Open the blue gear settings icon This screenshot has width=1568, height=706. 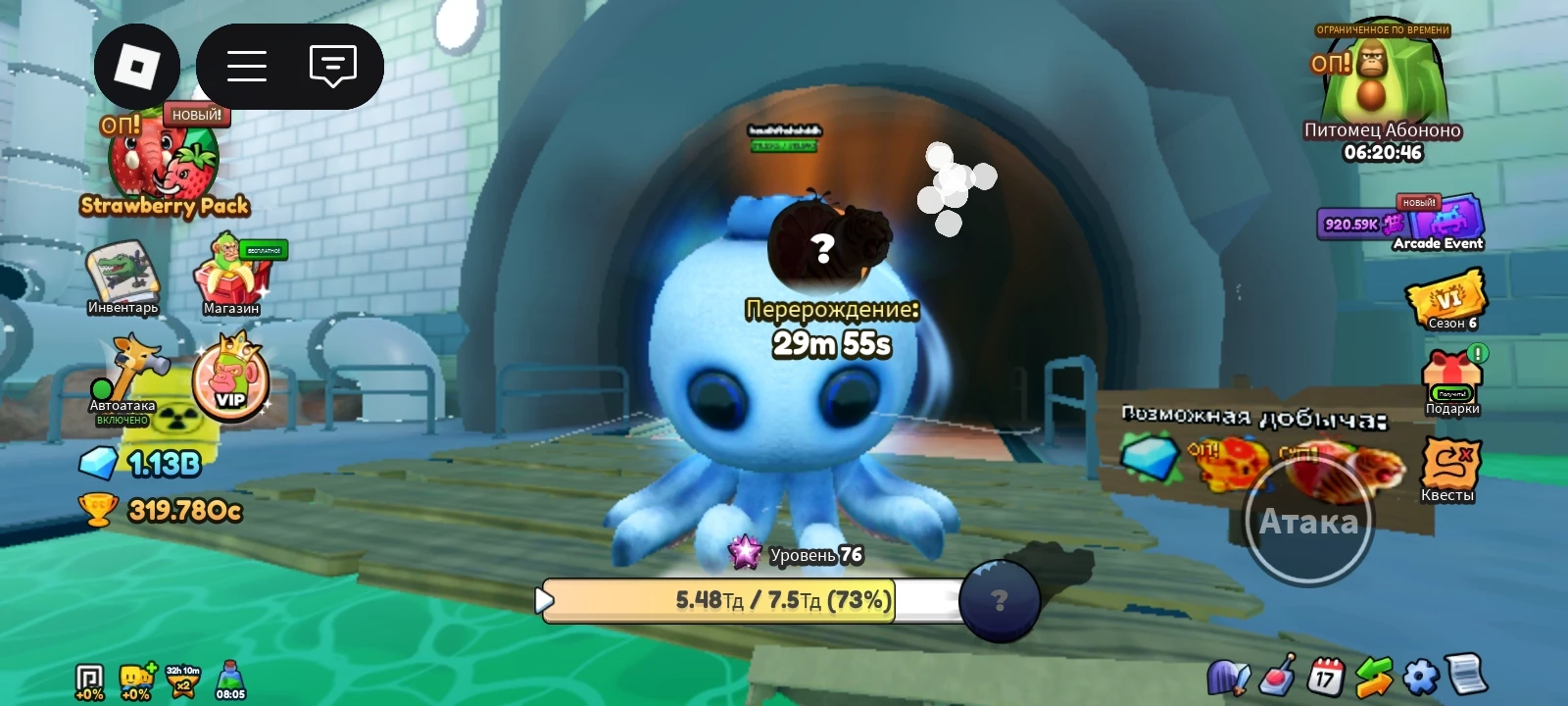coord(1420,675)
